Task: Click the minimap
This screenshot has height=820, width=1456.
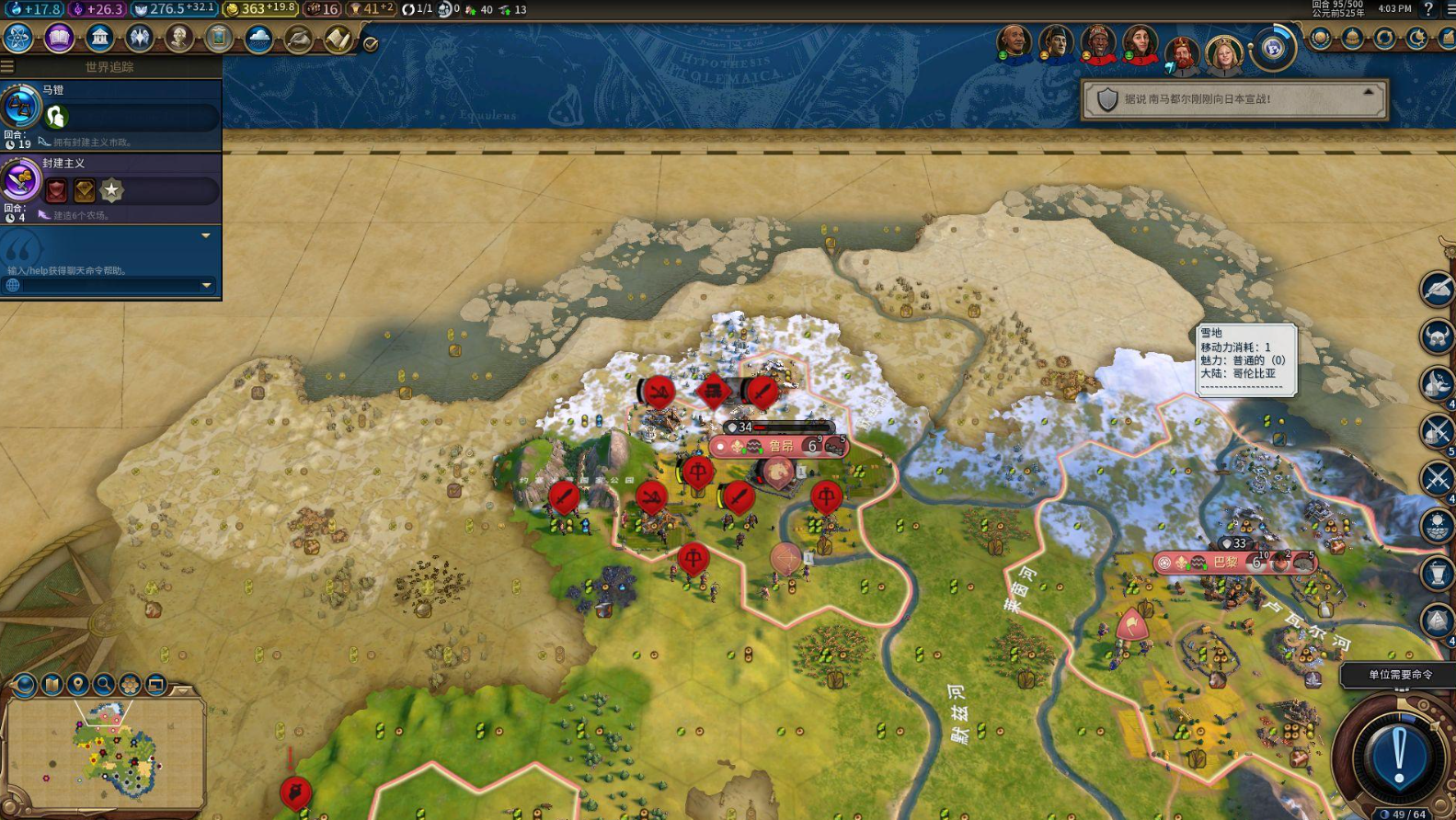Action: coord(106,751)
